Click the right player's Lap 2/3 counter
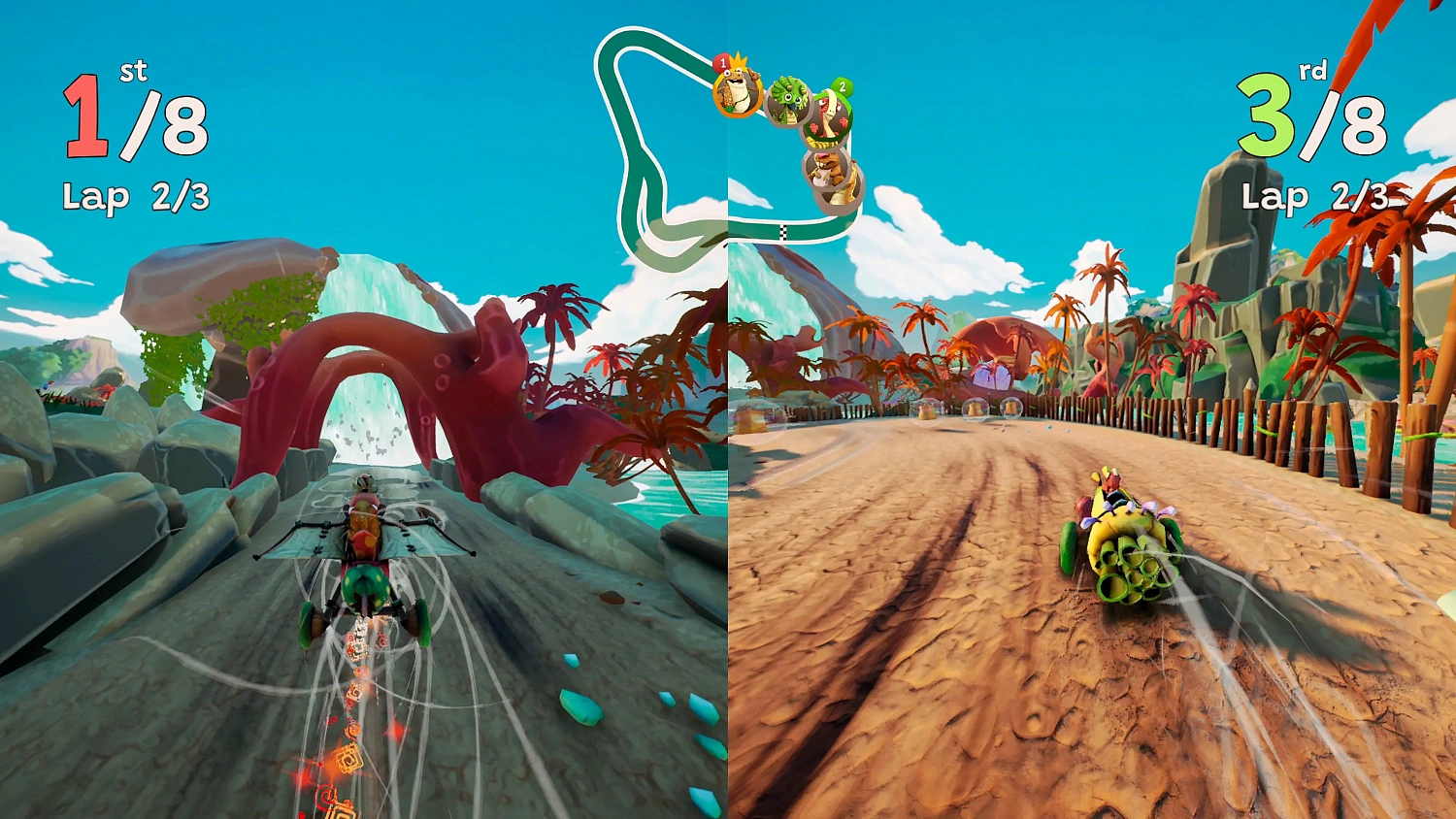This screenshot has height=819, width=1456. pyautogui.click(x=1312, y=197)
